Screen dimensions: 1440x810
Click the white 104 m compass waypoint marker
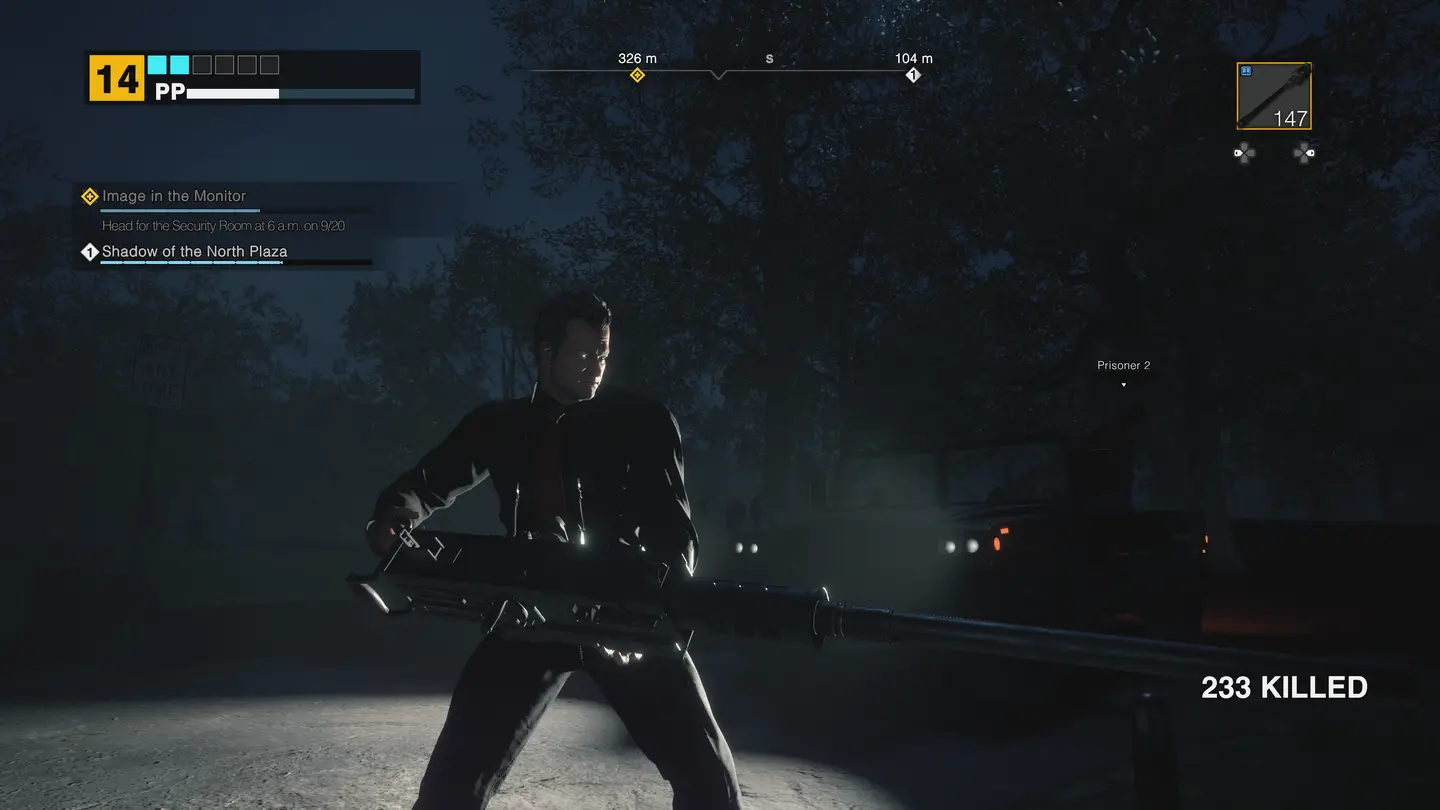[912, 75]
